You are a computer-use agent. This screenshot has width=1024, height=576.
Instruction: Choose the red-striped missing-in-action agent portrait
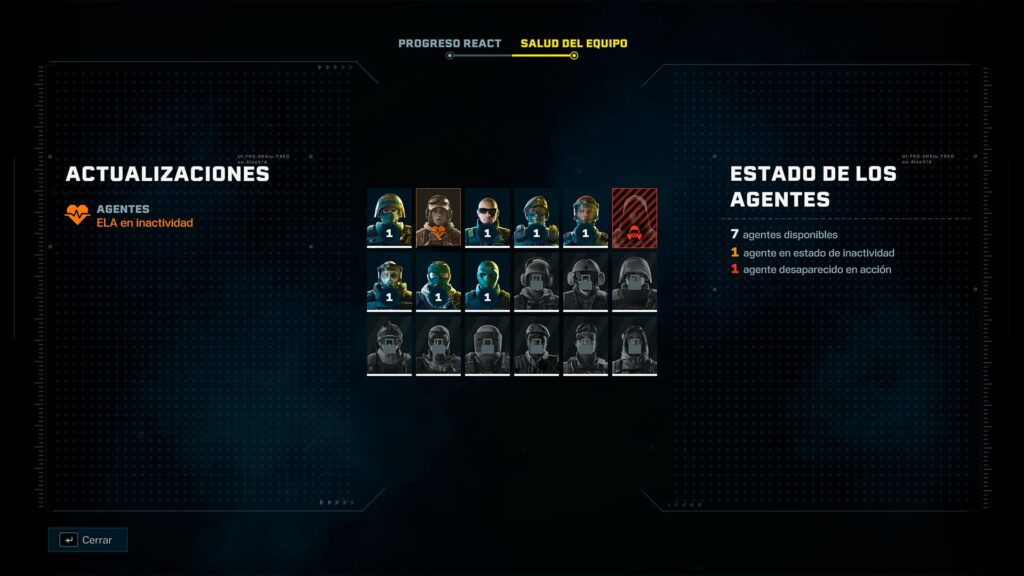pyautogui.click(x=634, y=216)
